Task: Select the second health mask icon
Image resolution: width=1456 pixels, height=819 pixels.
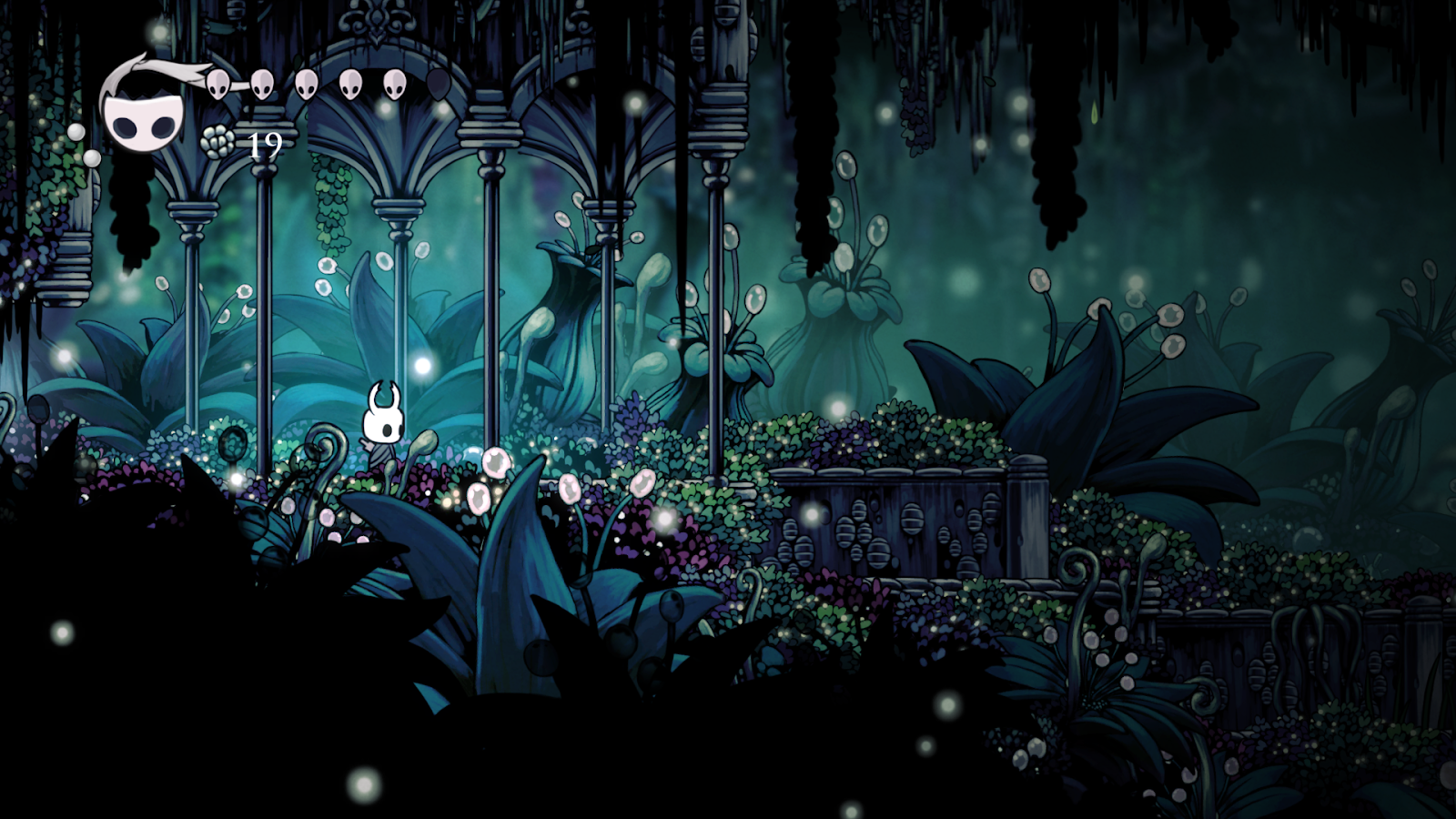Action: [x=263, y=86]
